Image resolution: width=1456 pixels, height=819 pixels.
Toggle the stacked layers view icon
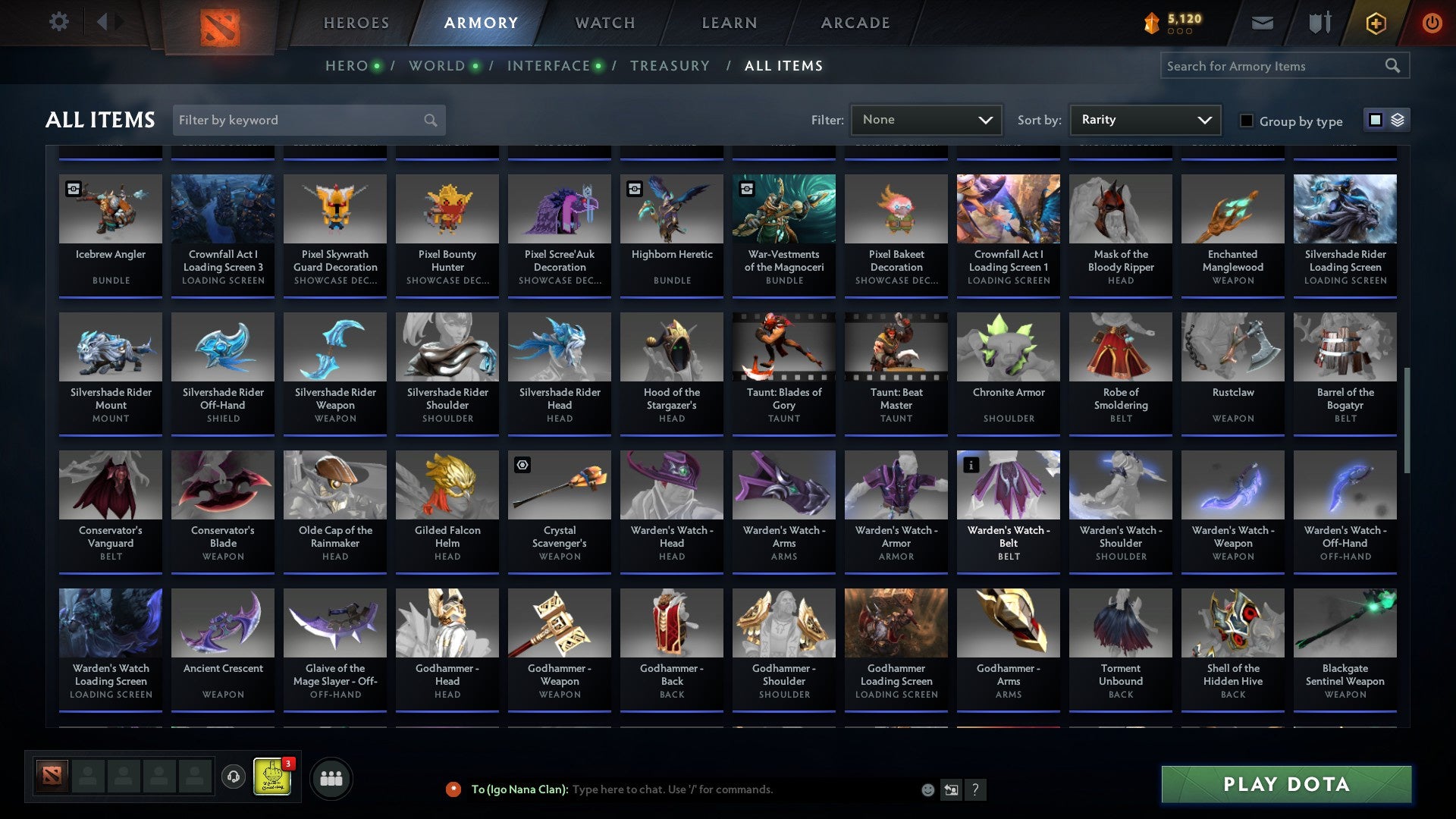[x=1395, y=120]
